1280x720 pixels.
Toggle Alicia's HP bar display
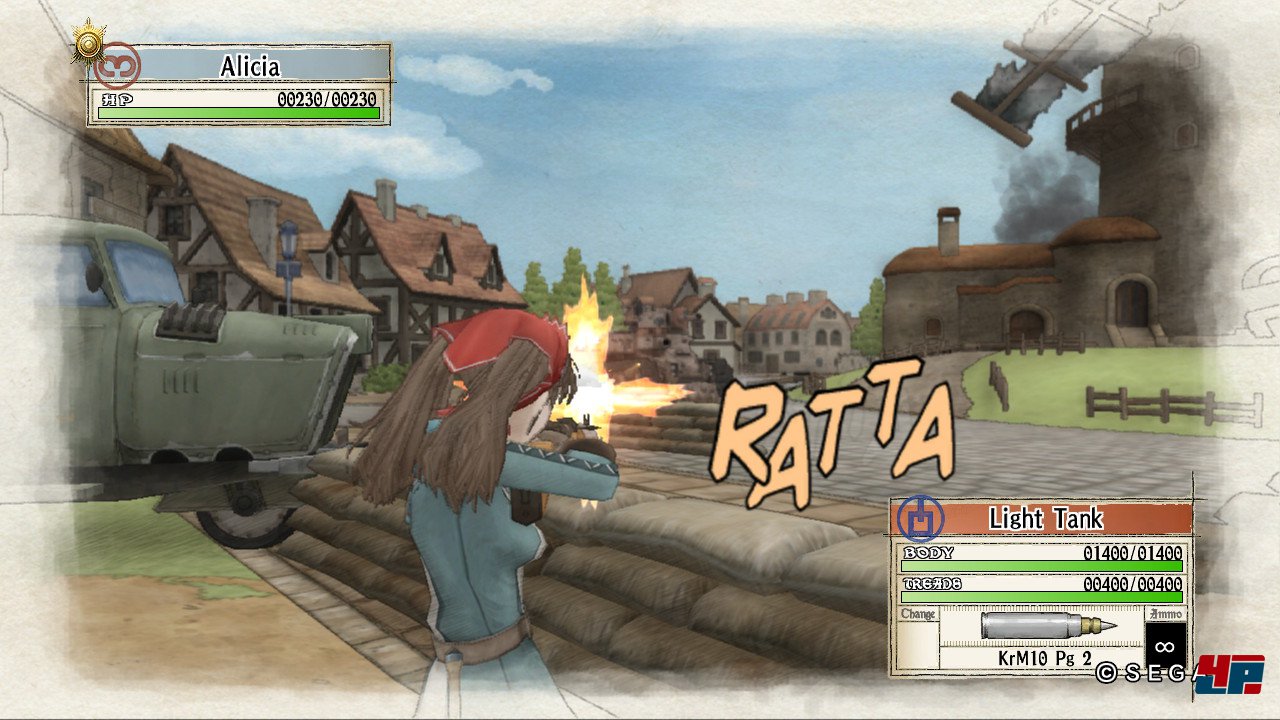point(238,115)
